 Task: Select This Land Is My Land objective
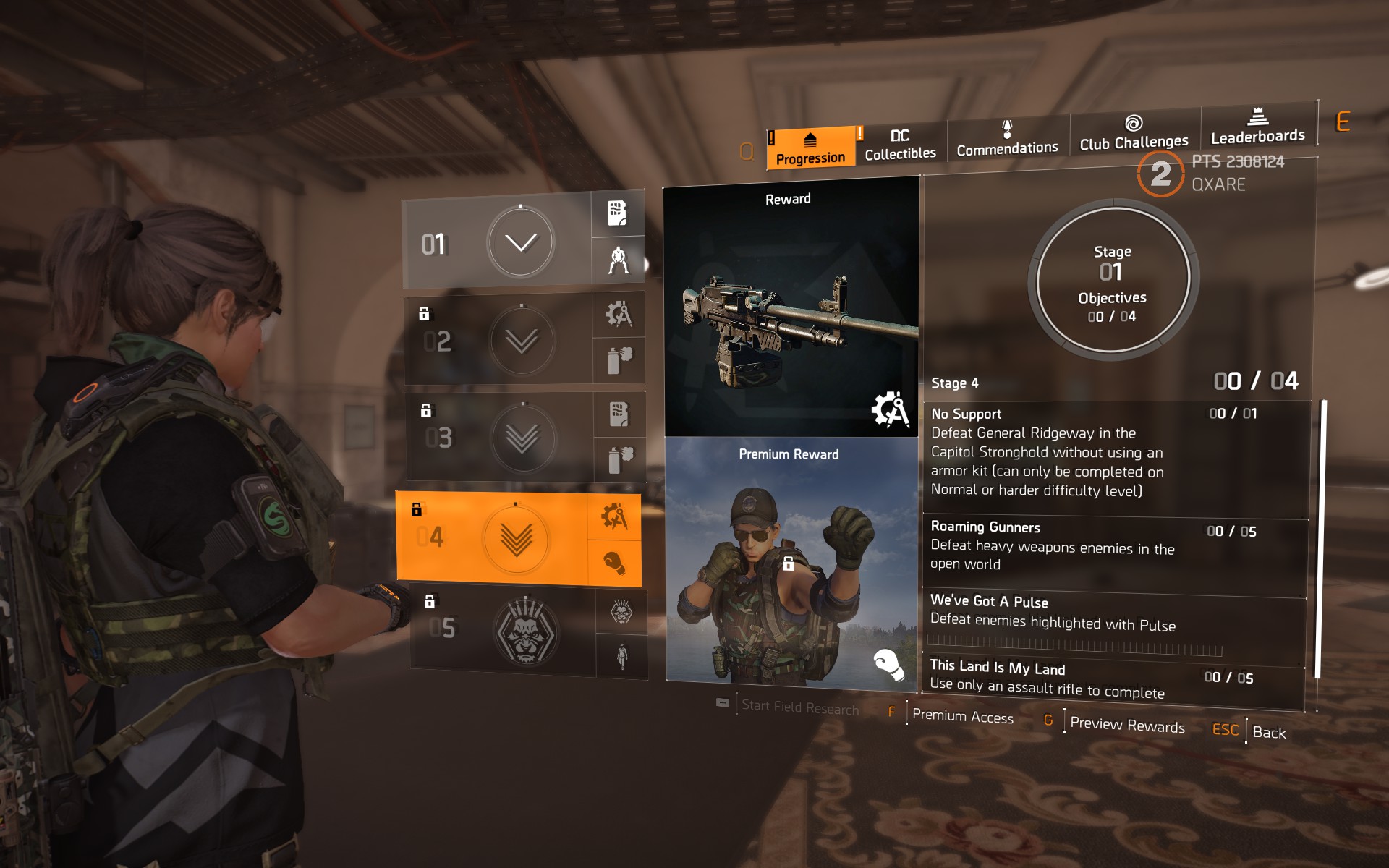(x=1114, y=678)
